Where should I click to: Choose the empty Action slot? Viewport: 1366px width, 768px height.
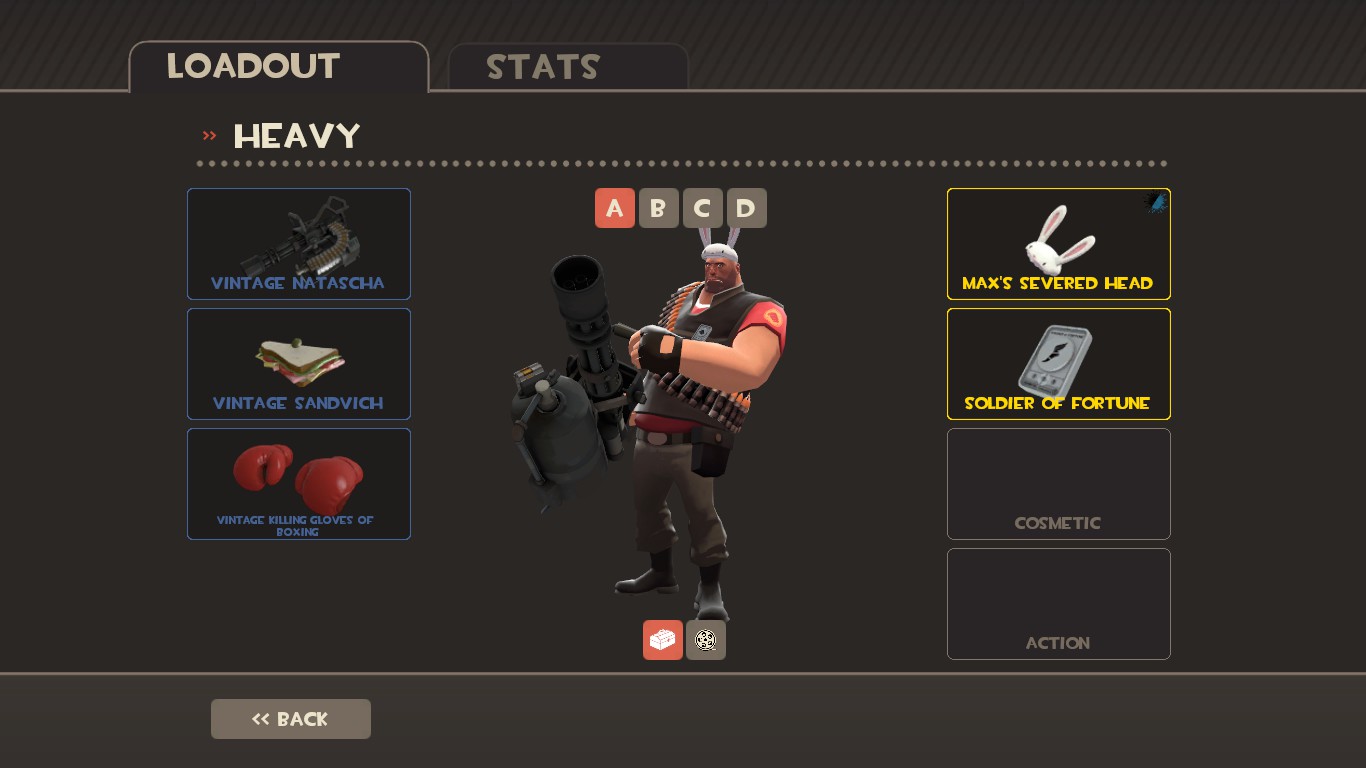1058,604
